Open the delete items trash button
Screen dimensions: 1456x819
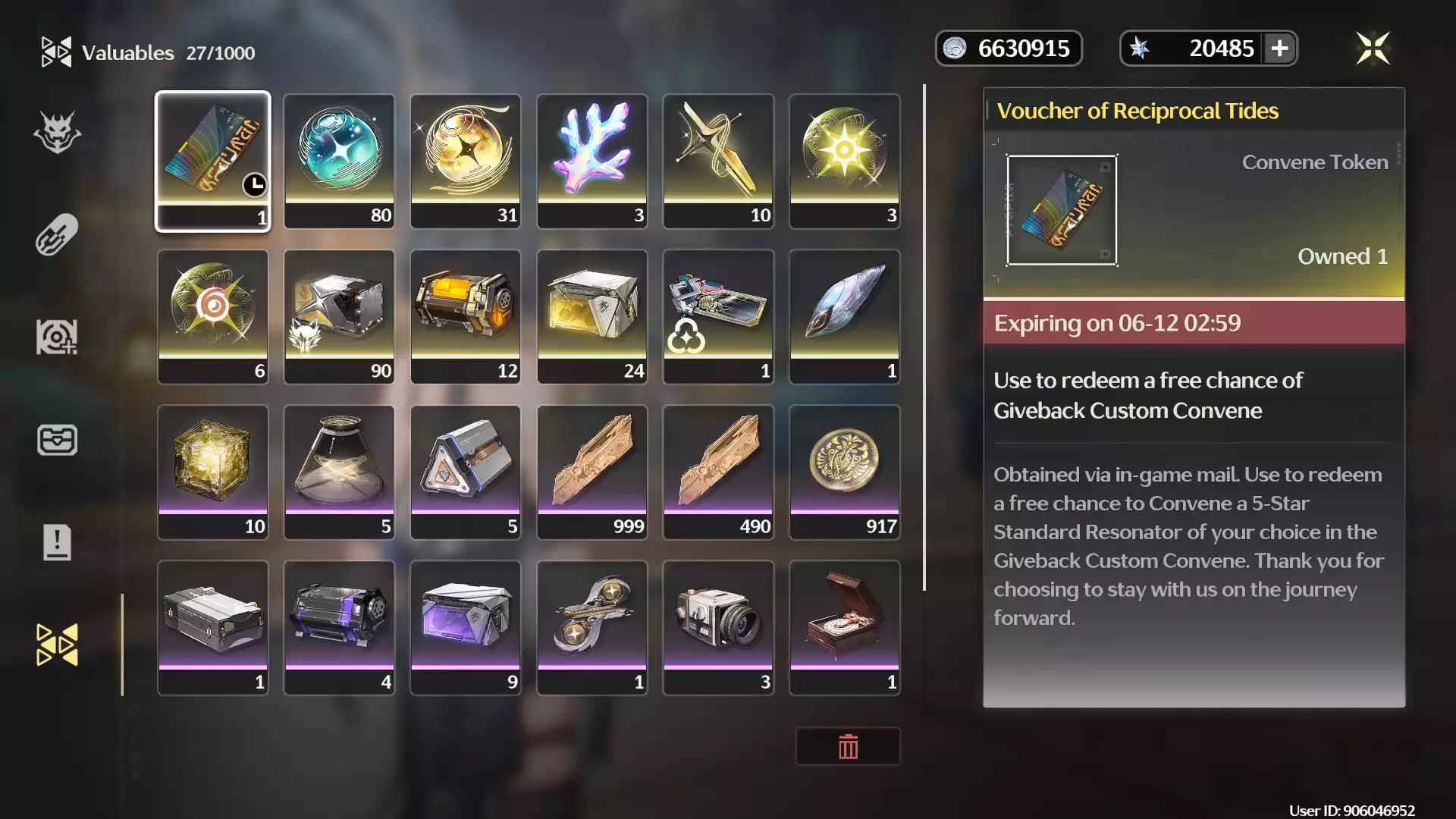click(848, 747)
